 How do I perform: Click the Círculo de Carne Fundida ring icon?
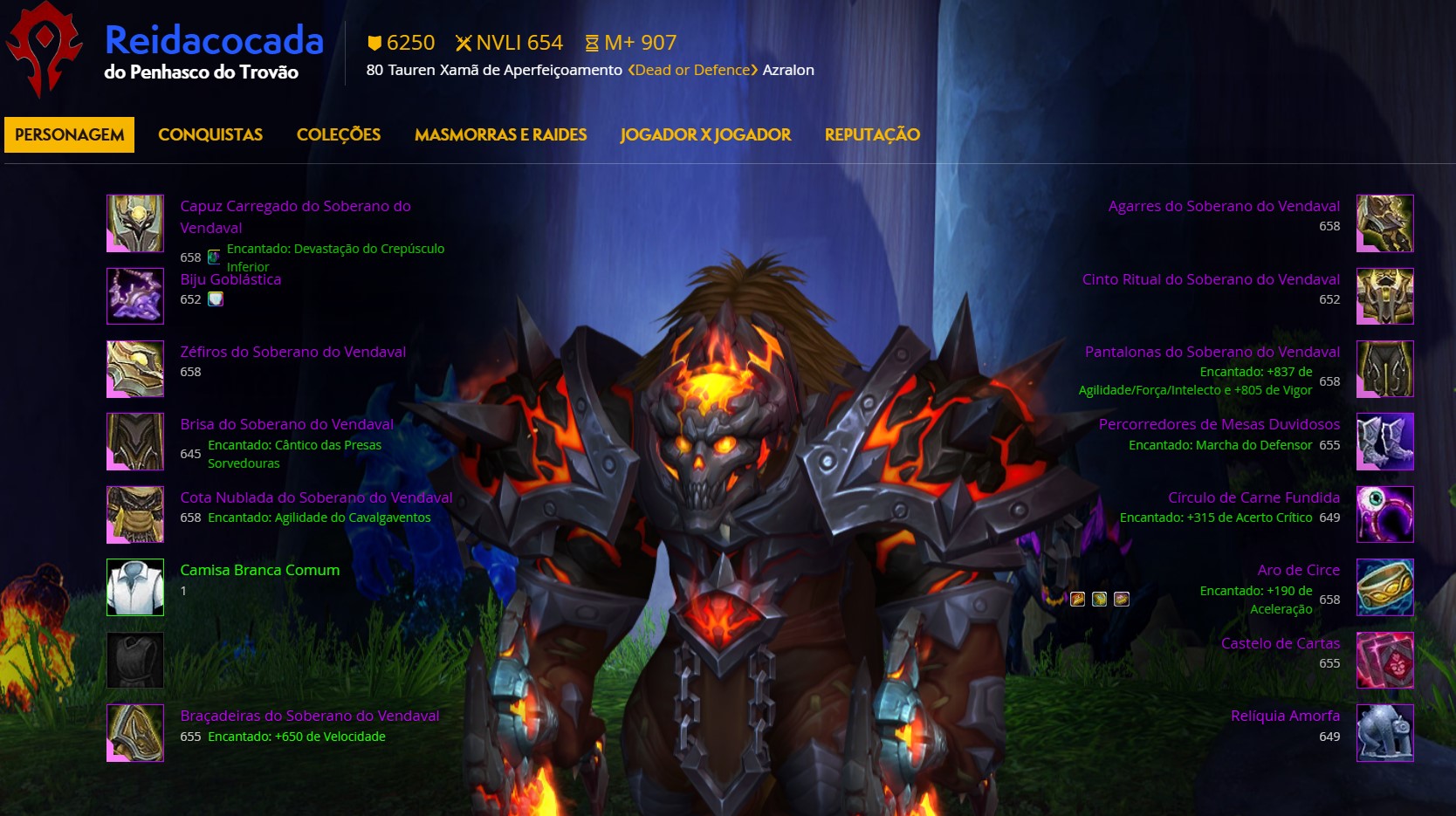(x=1384, y=515)
